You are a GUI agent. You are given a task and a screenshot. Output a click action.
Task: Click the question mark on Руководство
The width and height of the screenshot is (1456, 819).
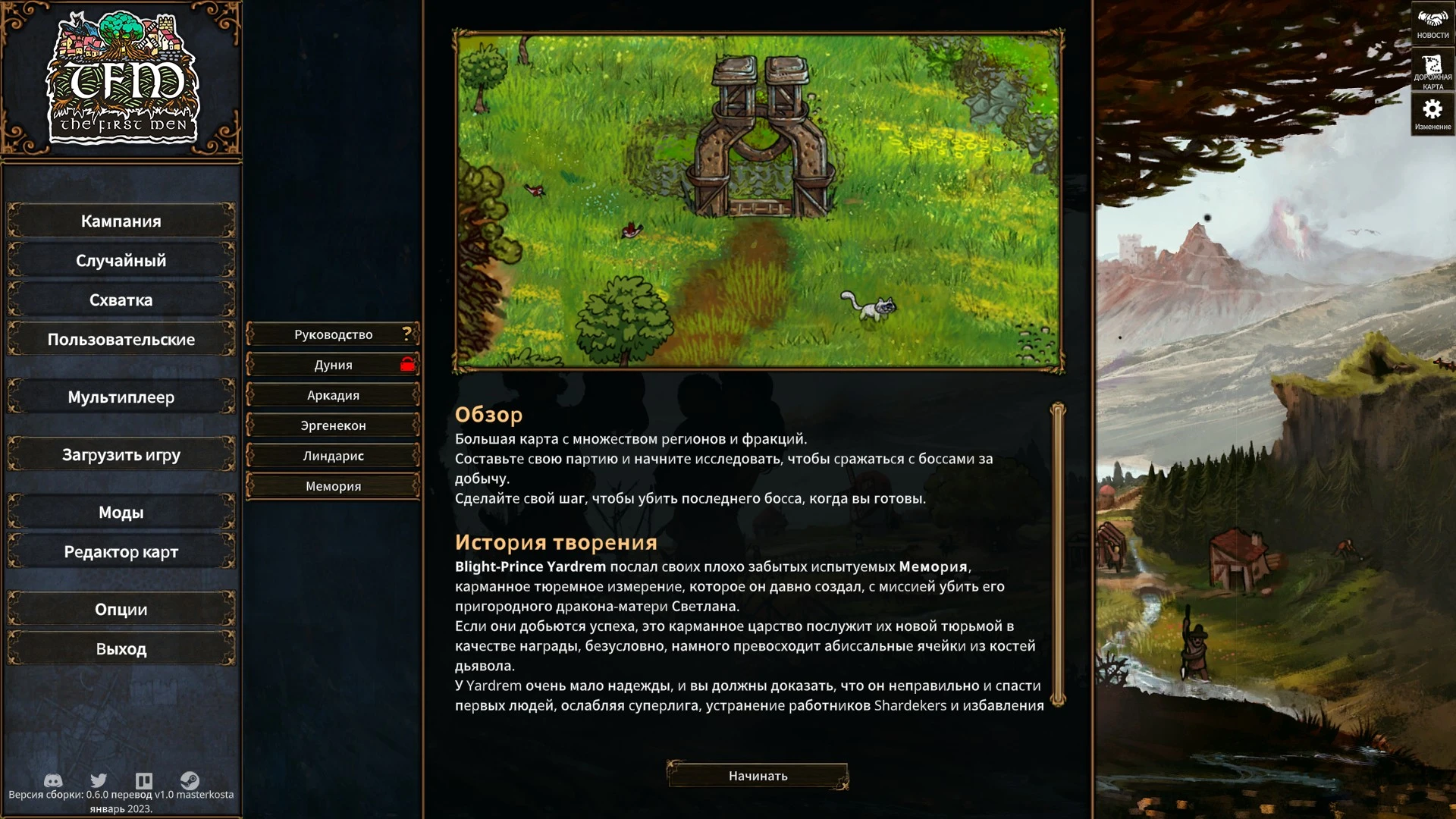coord(408,333)
